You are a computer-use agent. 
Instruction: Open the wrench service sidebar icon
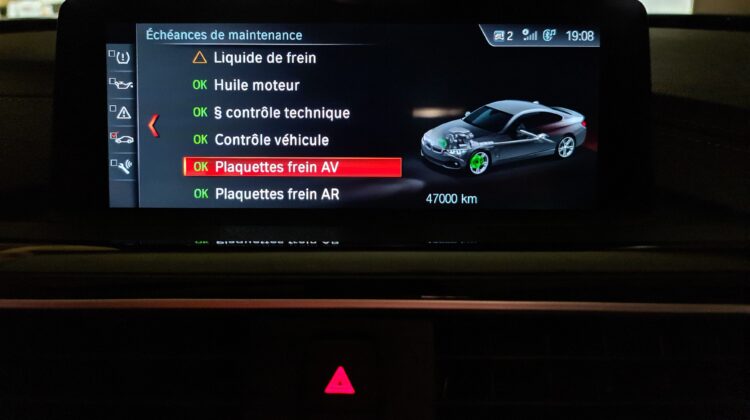coord(122,165)
